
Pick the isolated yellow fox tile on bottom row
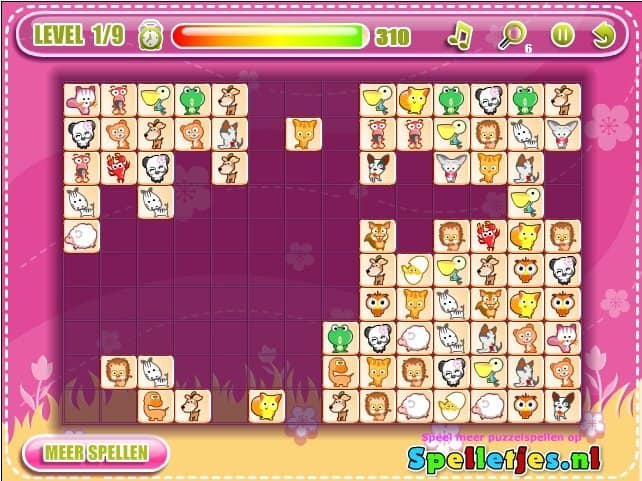(x=266, y=405)
